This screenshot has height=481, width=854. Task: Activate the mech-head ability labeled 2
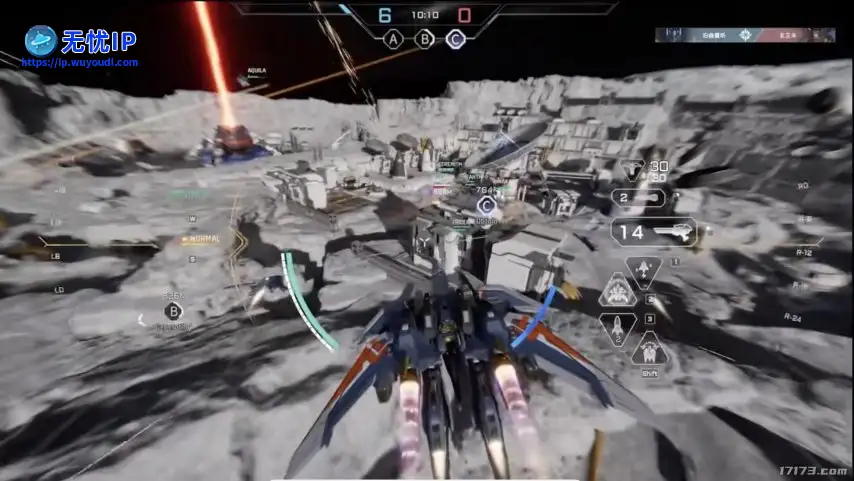click(x=618, y=292)
